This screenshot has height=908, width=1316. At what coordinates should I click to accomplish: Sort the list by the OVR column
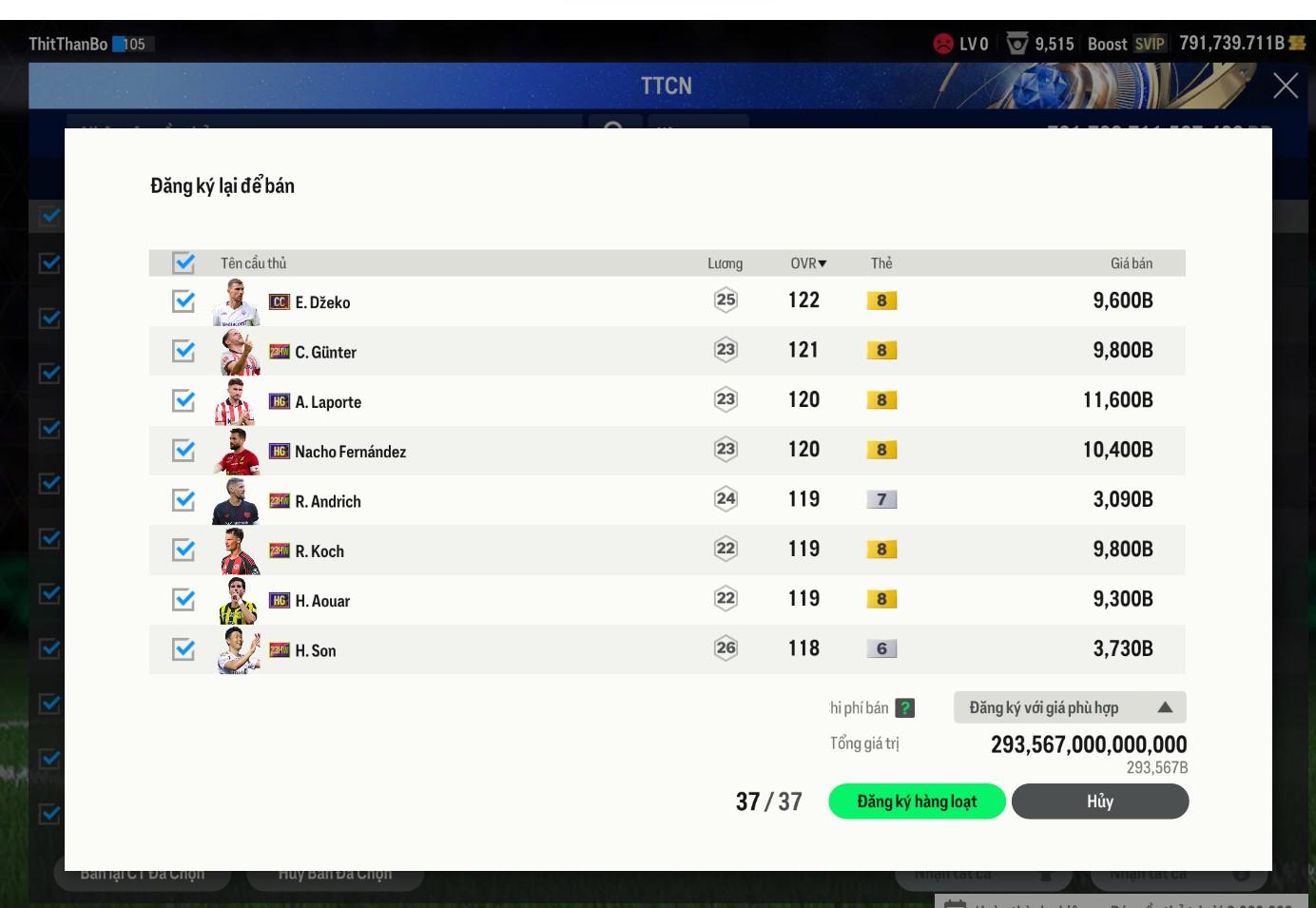click(x=808, y=263)
